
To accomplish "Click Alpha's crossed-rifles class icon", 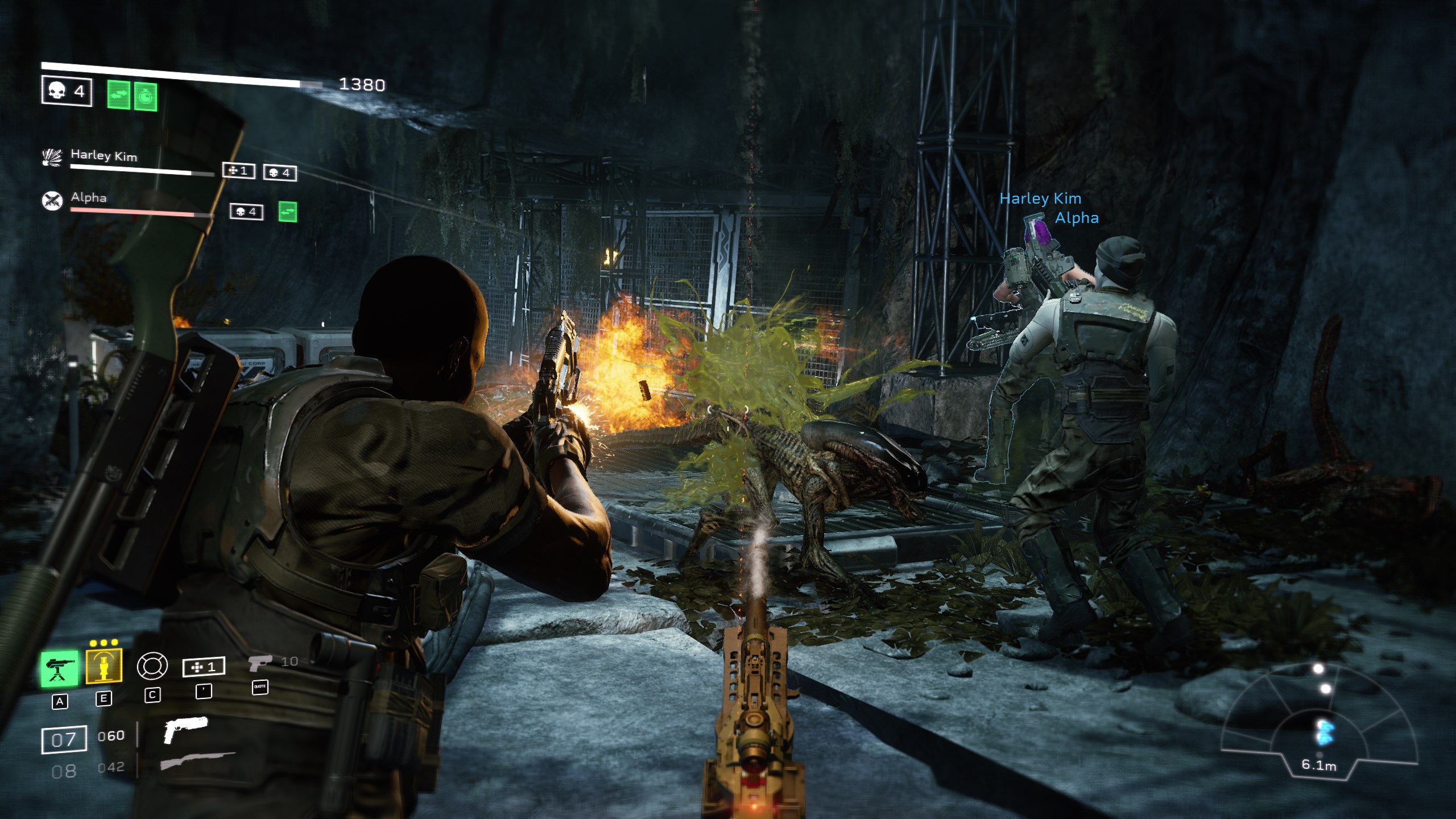I will (x=52, y=200).
